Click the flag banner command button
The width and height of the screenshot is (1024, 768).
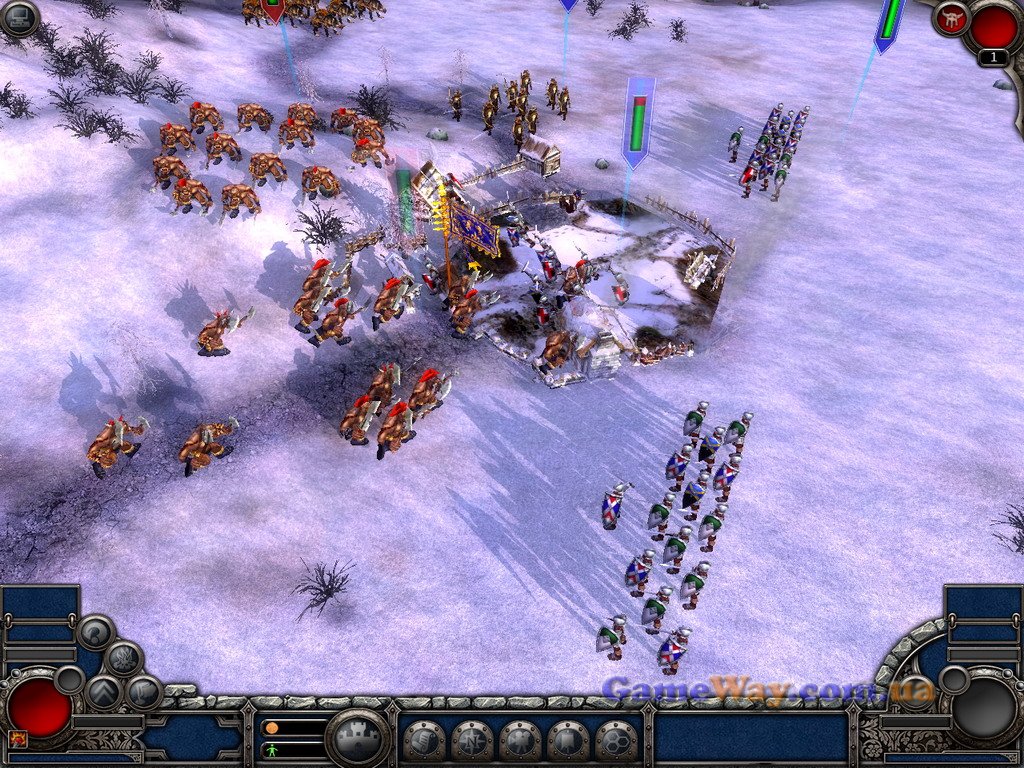(x=568, y=741)
